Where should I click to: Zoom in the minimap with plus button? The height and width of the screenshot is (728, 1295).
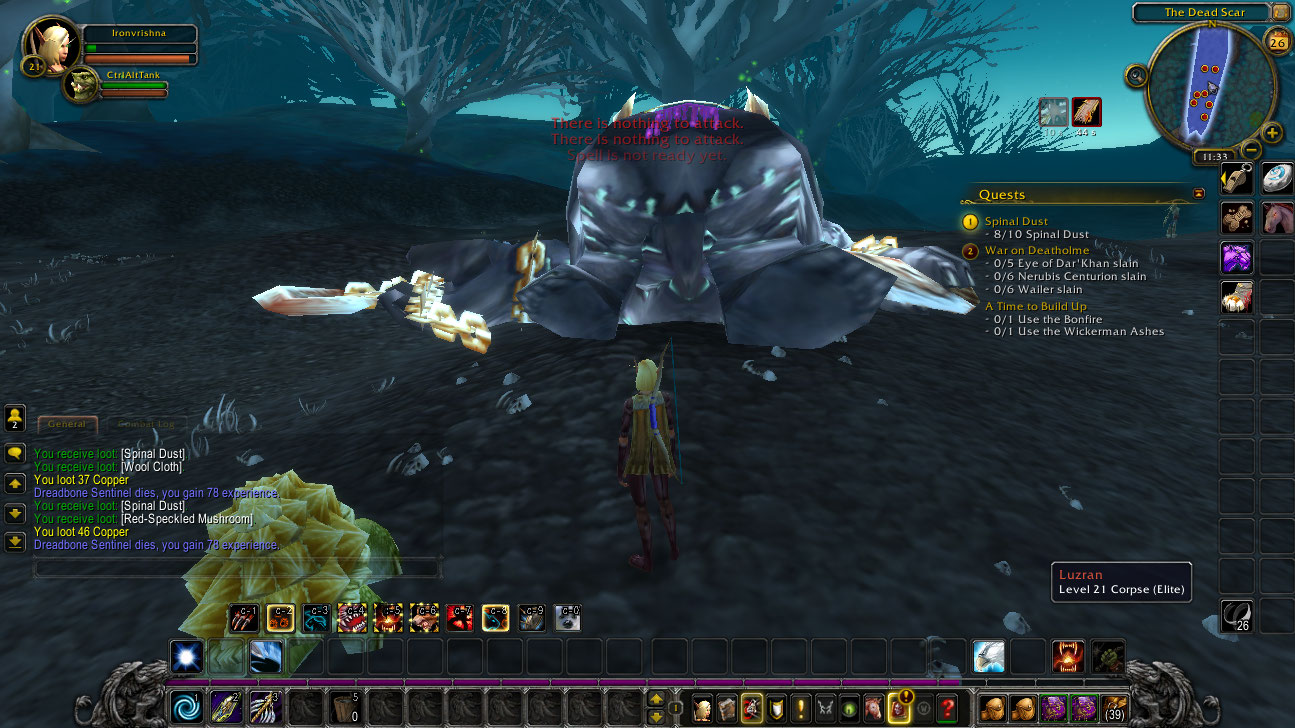tap(1272, 132)
